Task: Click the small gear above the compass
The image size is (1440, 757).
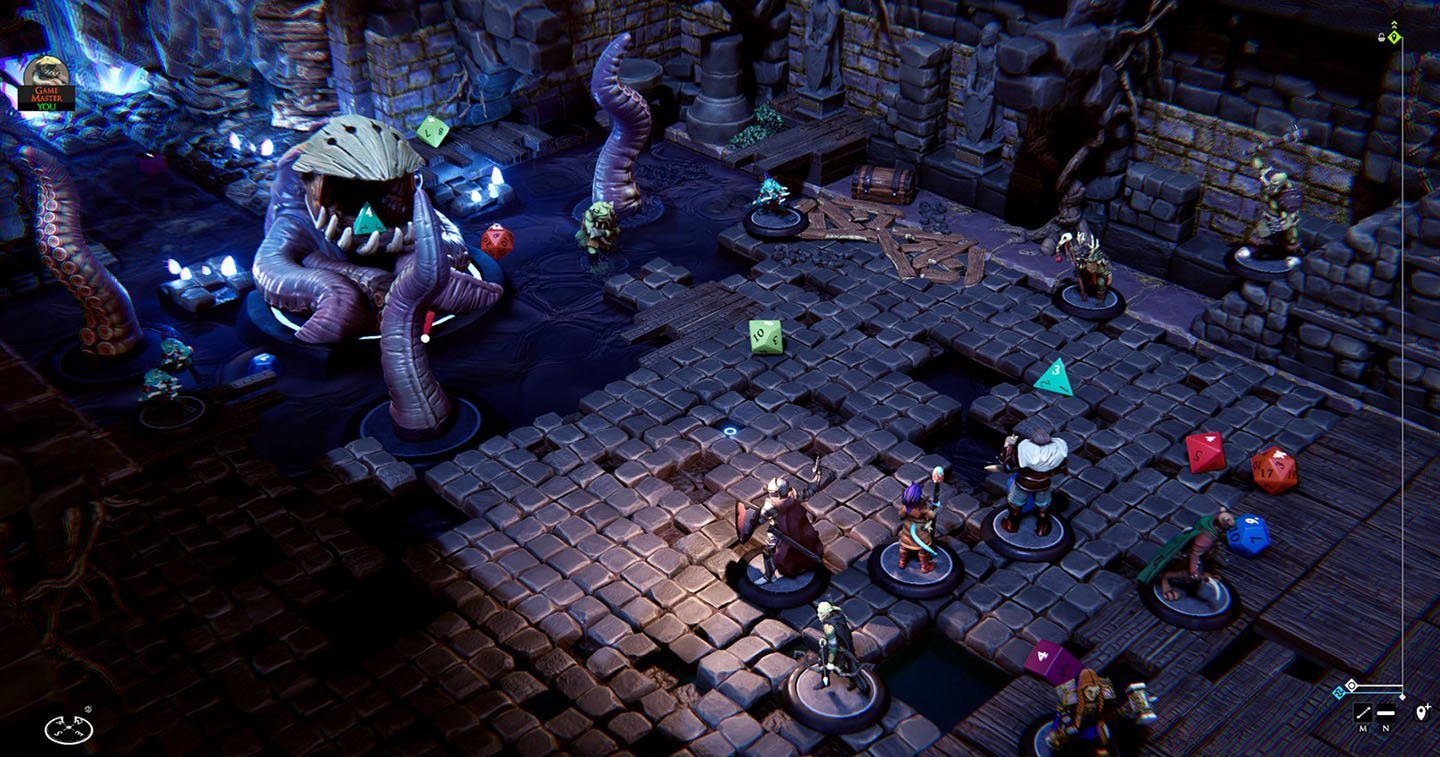Action: click(x=88, y=709)
